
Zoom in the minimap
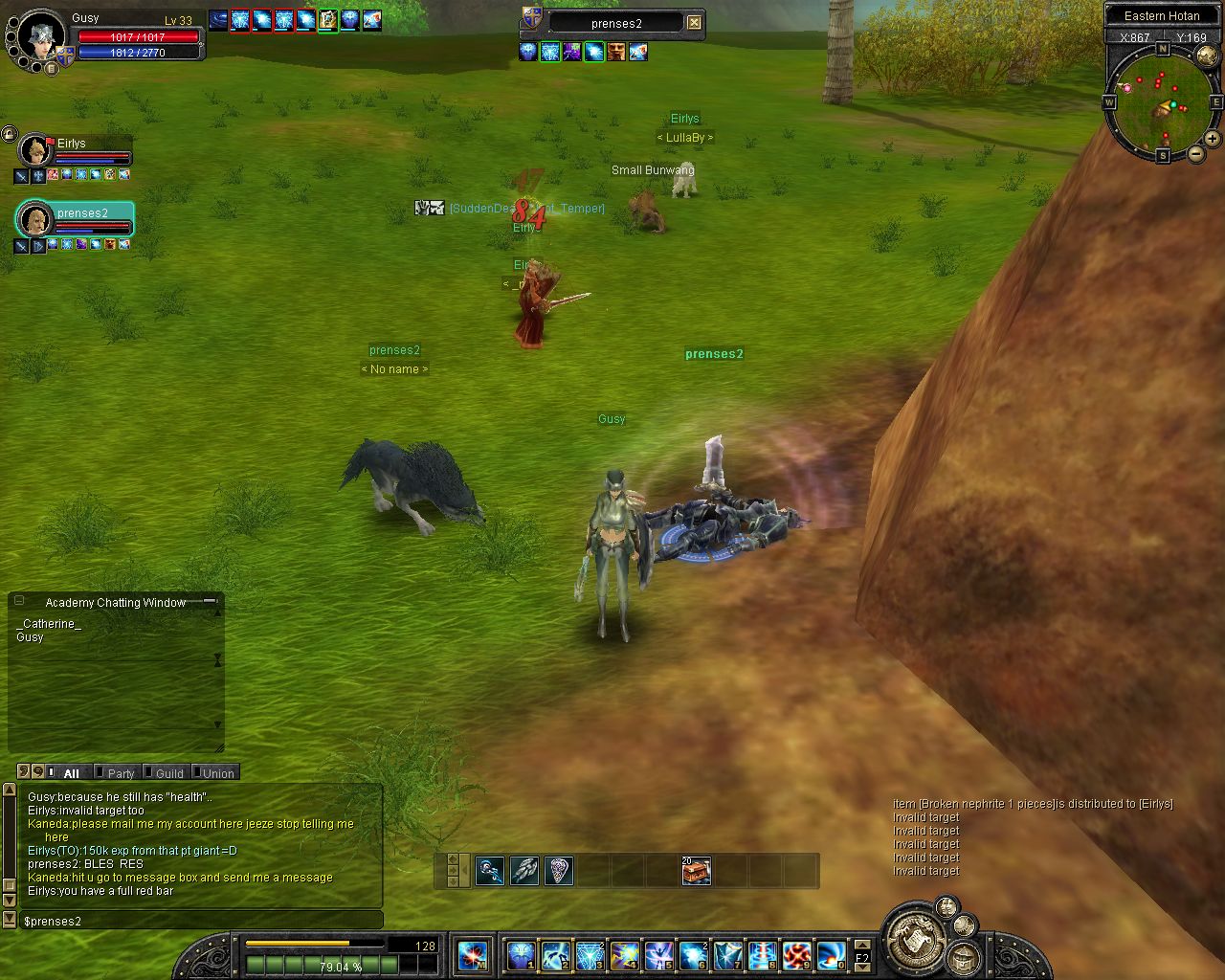point(1212,139)
